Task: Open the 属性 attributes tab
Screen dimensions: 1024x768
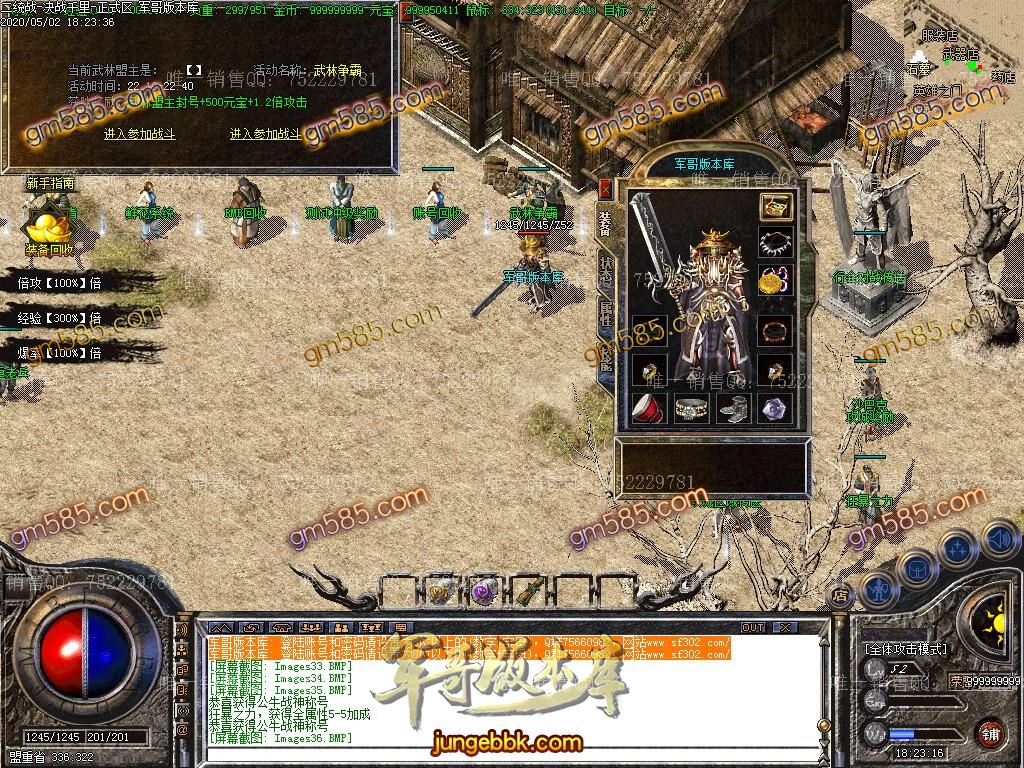Action: (x=606, y=314)
